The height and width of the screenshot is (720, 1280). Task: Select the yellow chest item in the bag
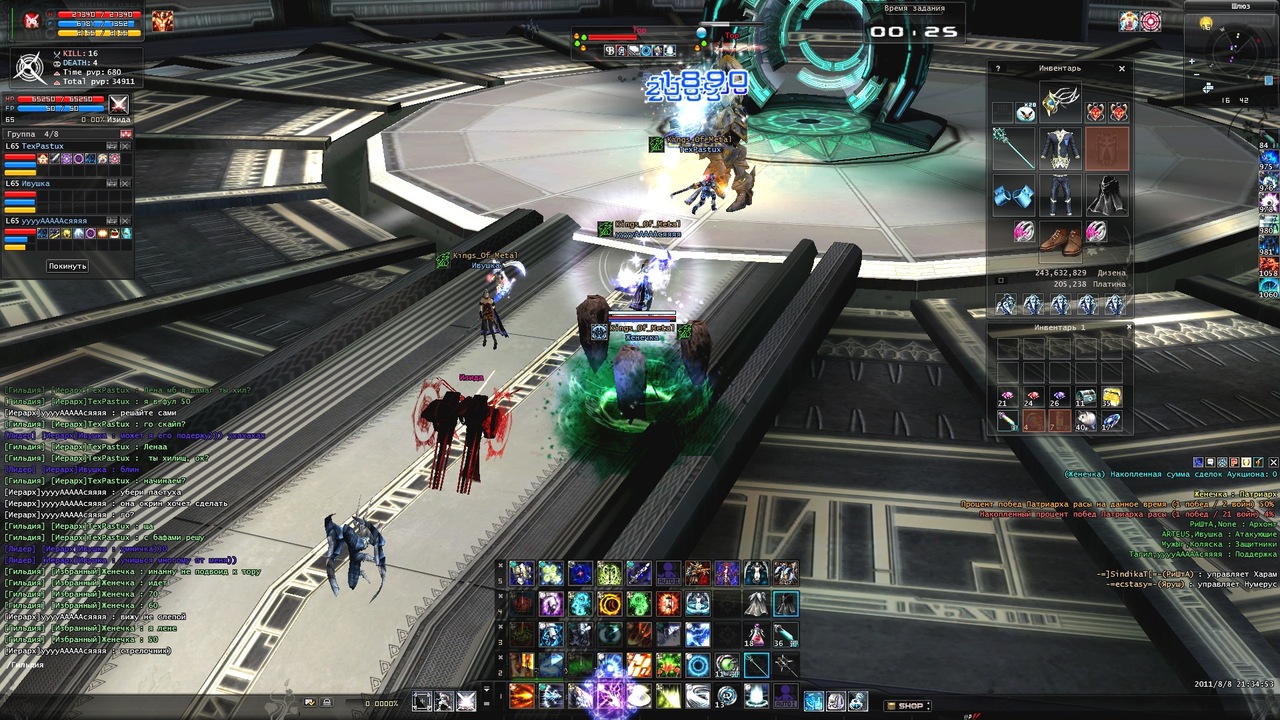[1112, 398]
